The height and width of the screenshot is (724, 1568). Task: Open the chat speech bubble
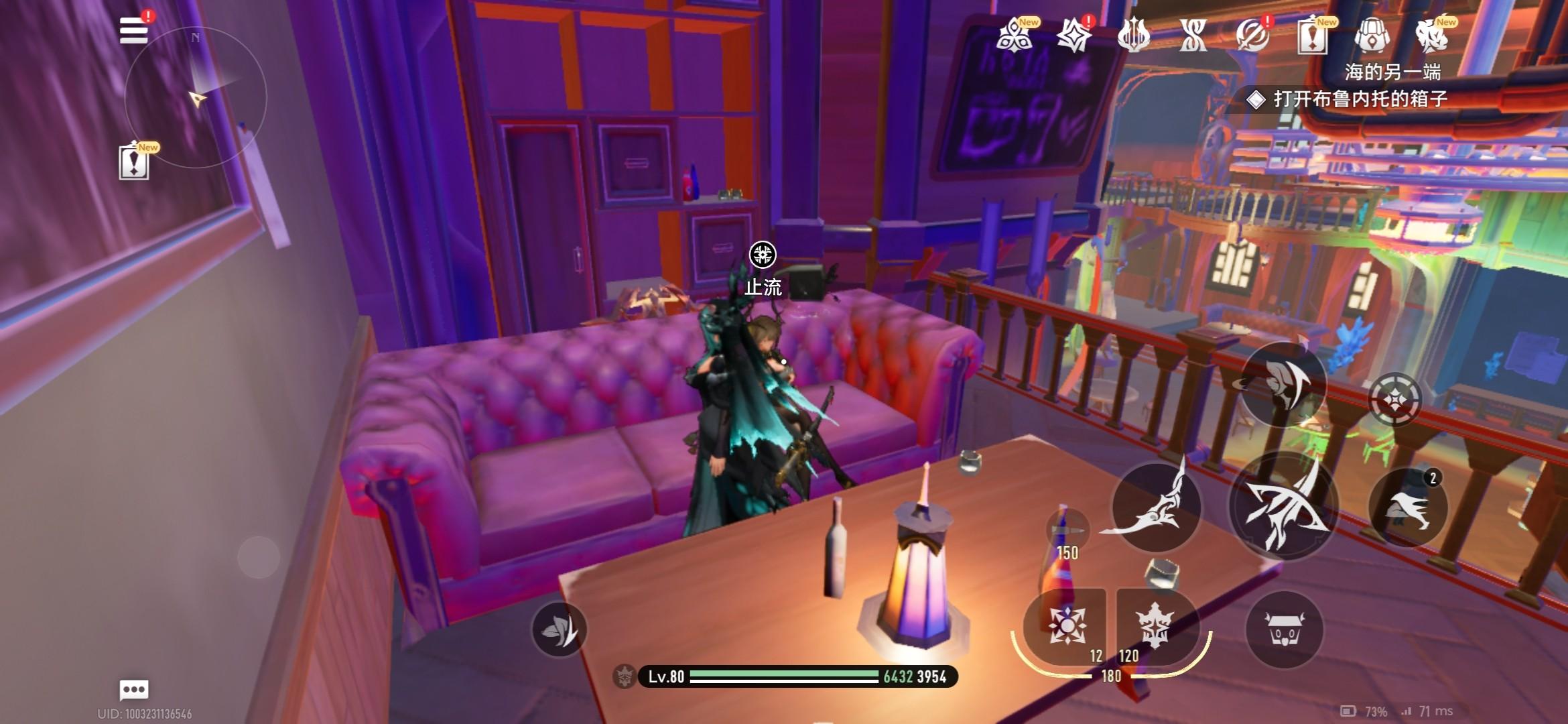[x=133, y=689]
